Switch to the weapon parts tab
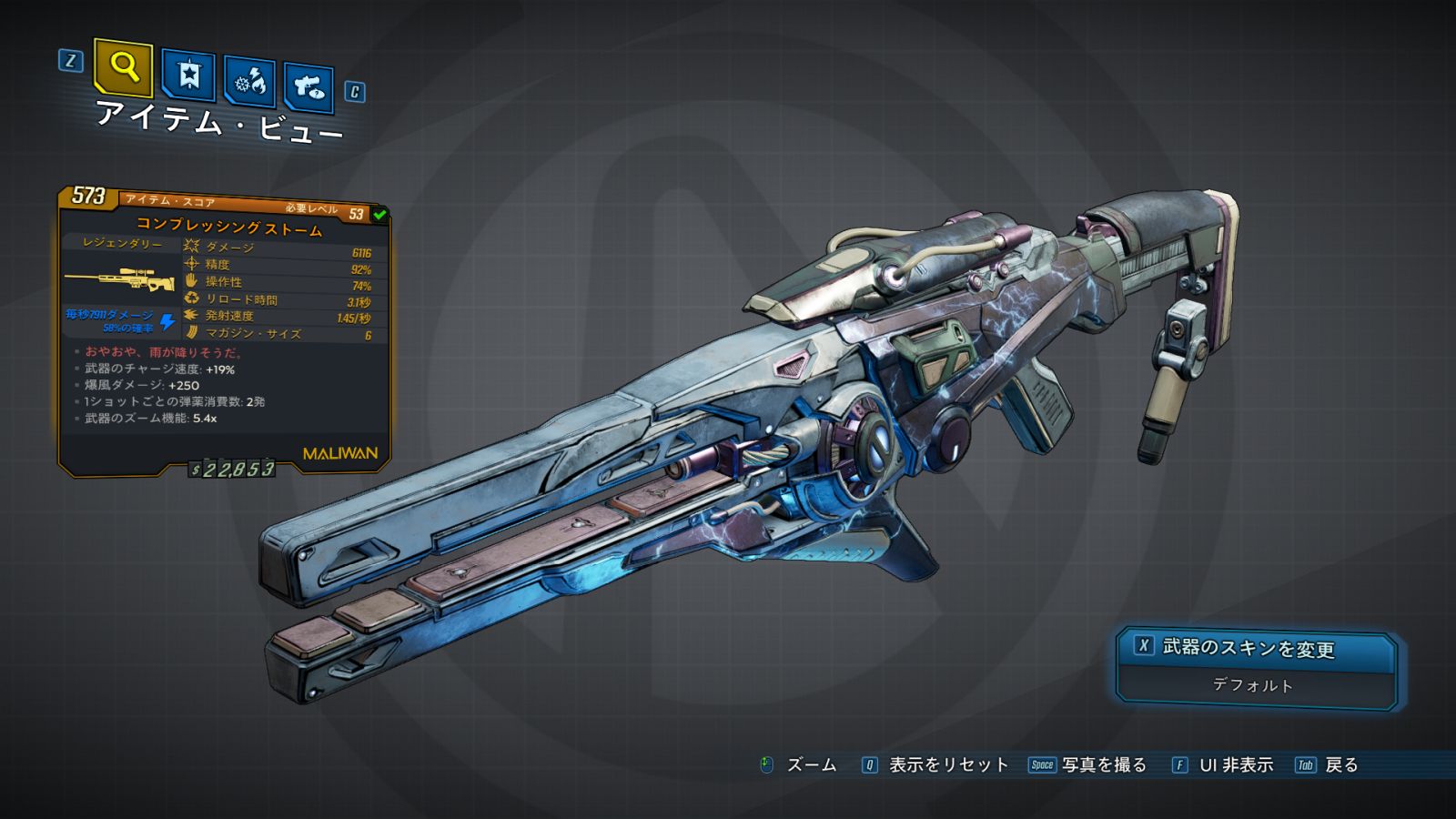Image resolution: width=1456 pixels, height=819 pixels. click(308, 87)
